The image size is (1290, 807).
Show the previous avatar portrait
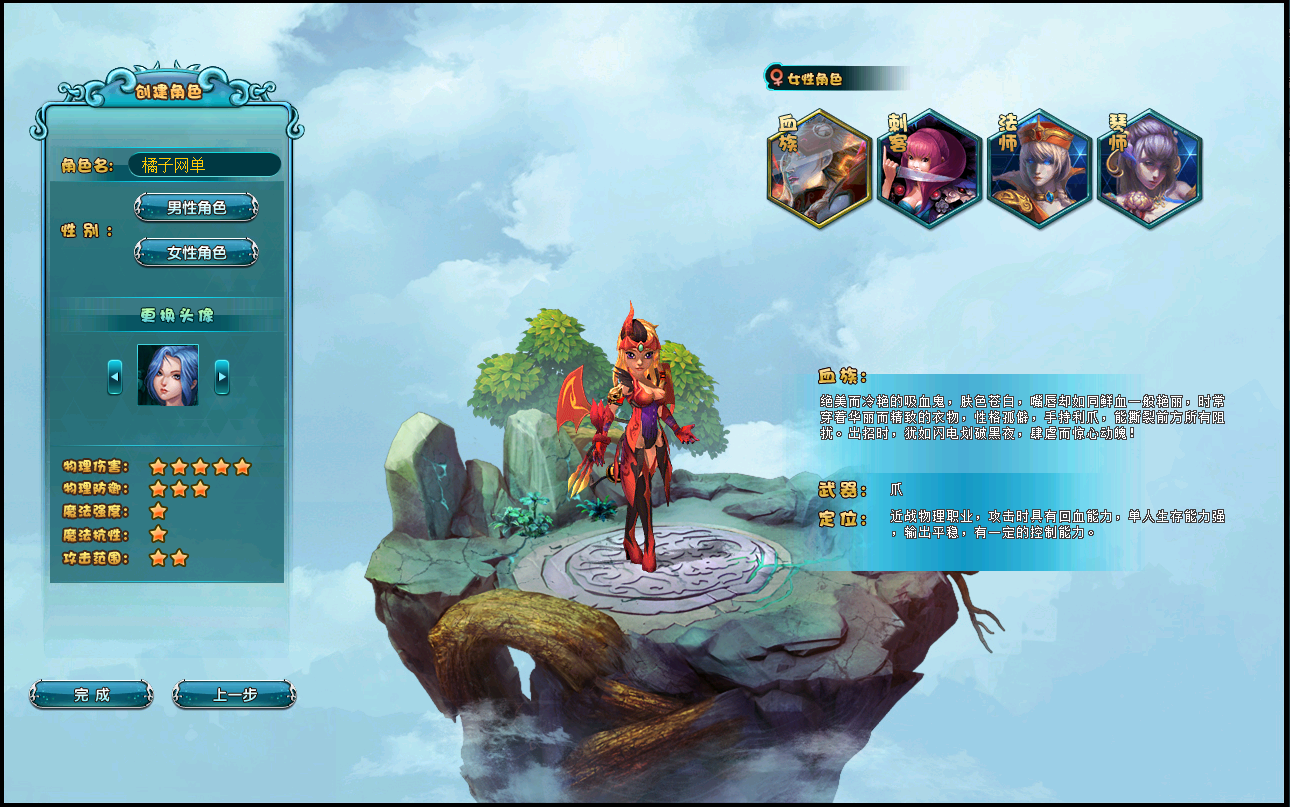coord(115,377)
